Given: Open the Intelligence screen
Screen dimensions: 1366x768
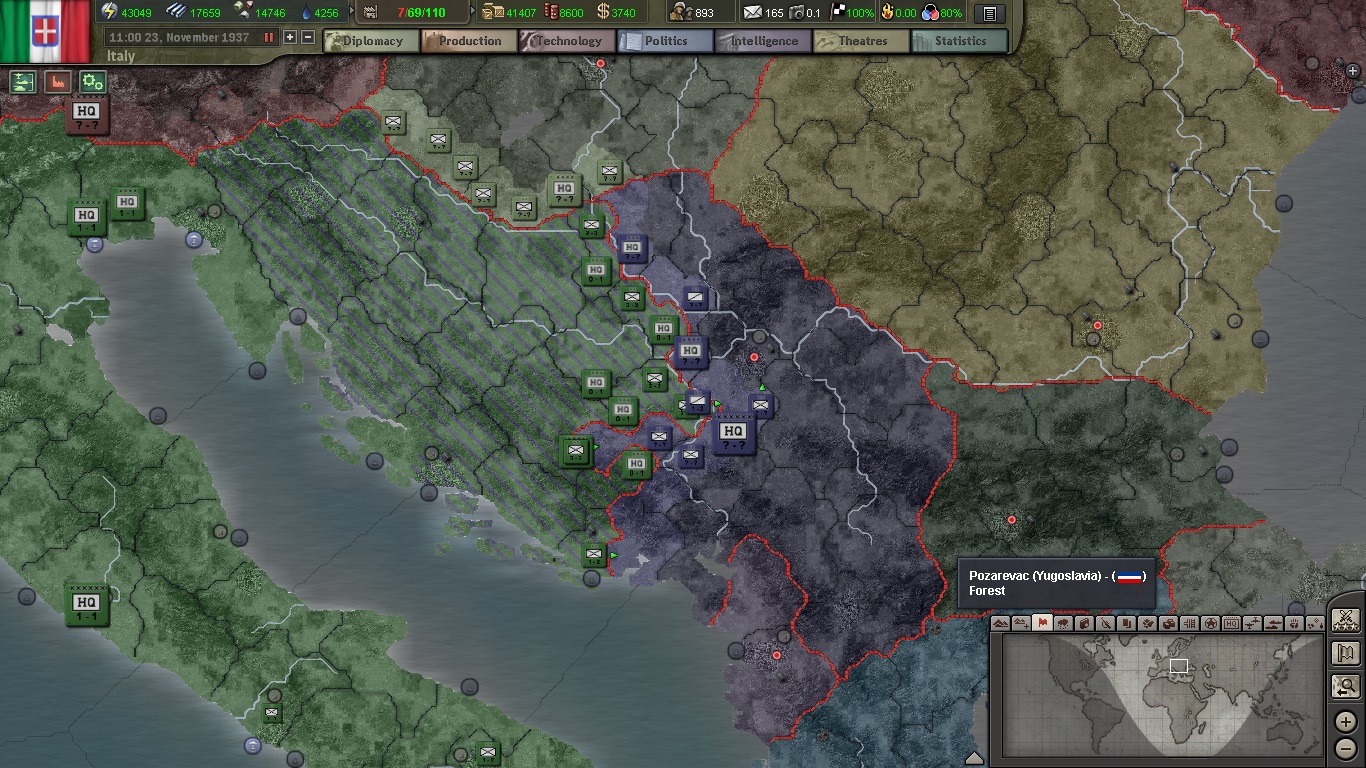Looking at the screenshot, I should (x=761, y=41).
